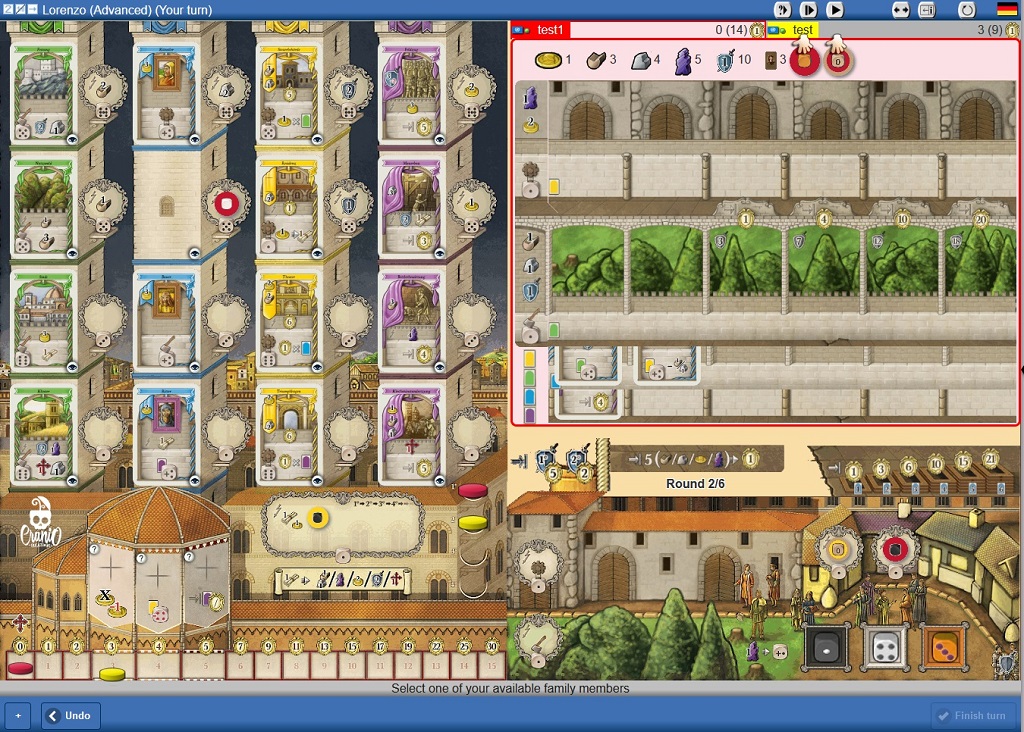1024x732 pixels.
Task: Click the plus button beside Undo
Action: pyautogui.click(x=17, y=715)
